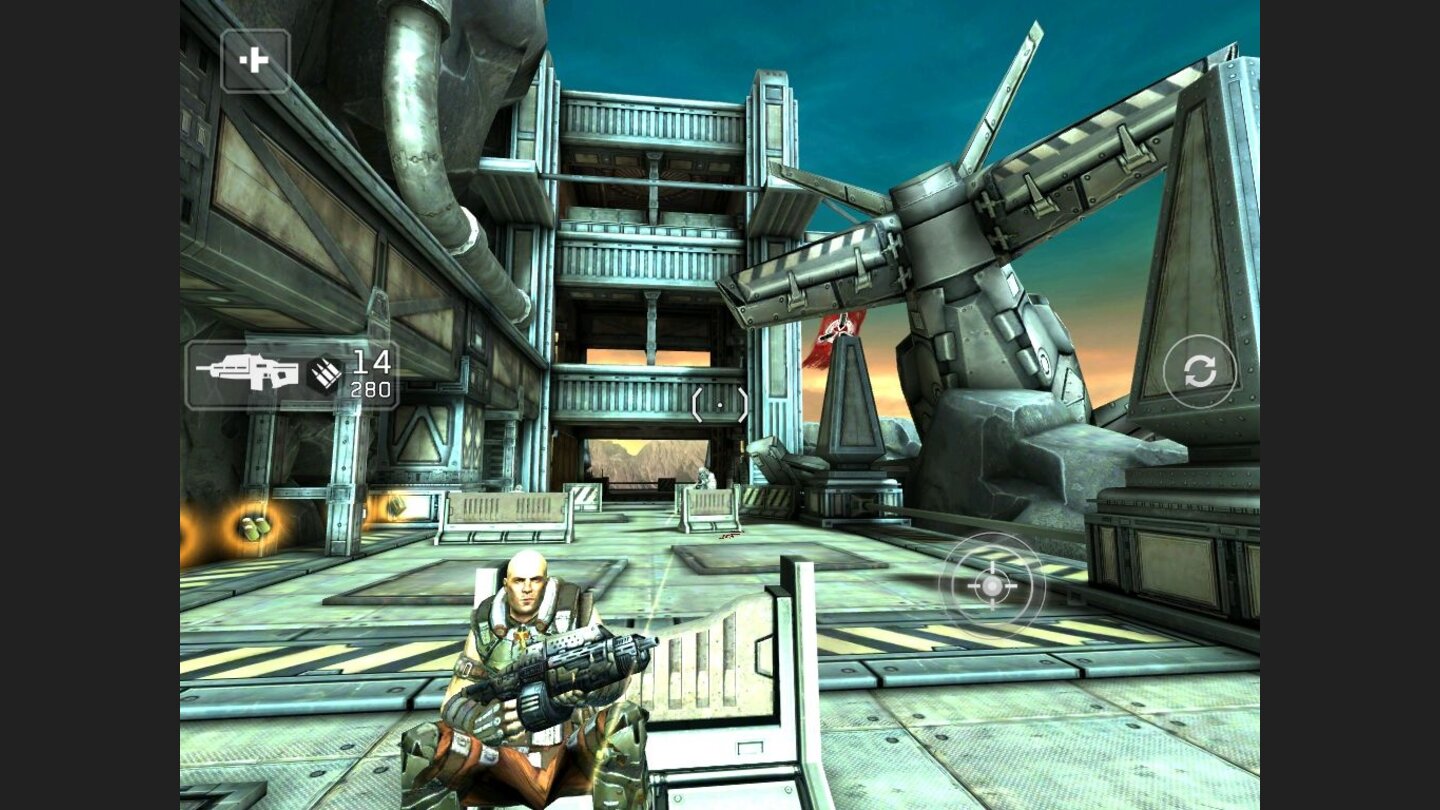Tap the red enemy flag on the obelisk
Image resolution: width=1440 pixels, height=810 pixels.
[x=838, y=337]
